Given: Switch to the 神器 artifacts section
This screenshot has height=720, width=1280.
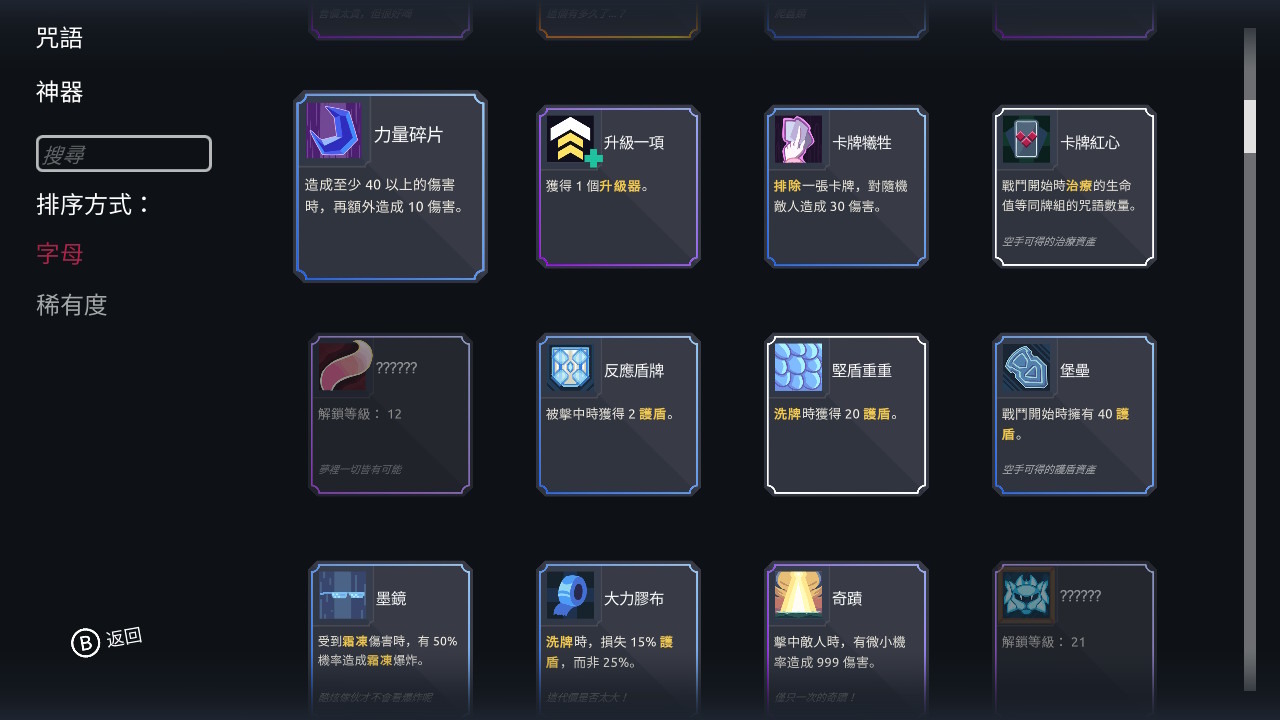Looking at the screenshot, I should tap(60, 92).
